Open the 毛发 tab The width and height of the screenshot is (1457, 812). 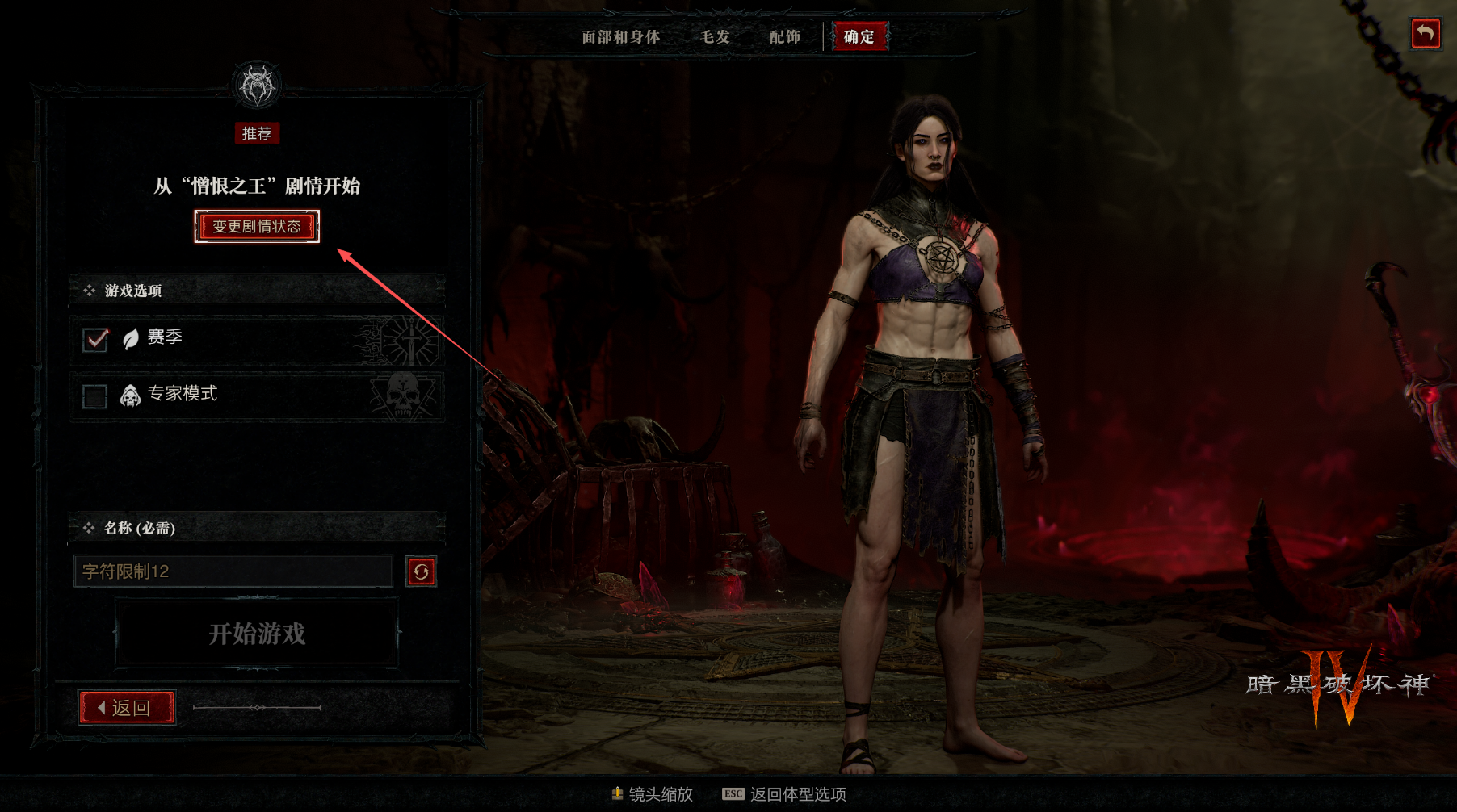tap(715, 37)
